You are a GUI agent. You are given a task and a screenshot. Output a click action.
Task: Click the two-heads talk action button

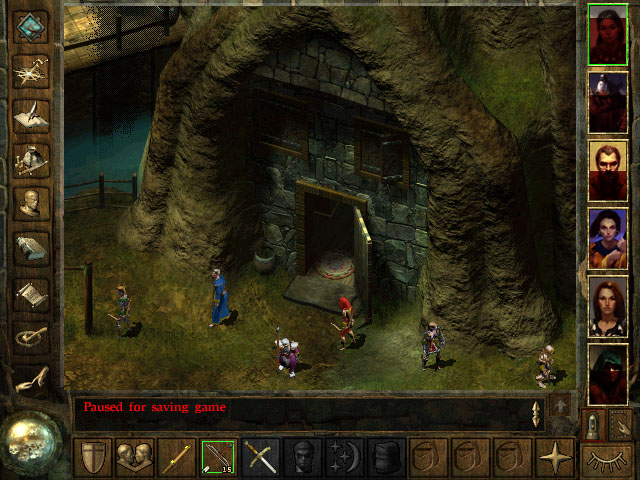[x=134, y=457]
